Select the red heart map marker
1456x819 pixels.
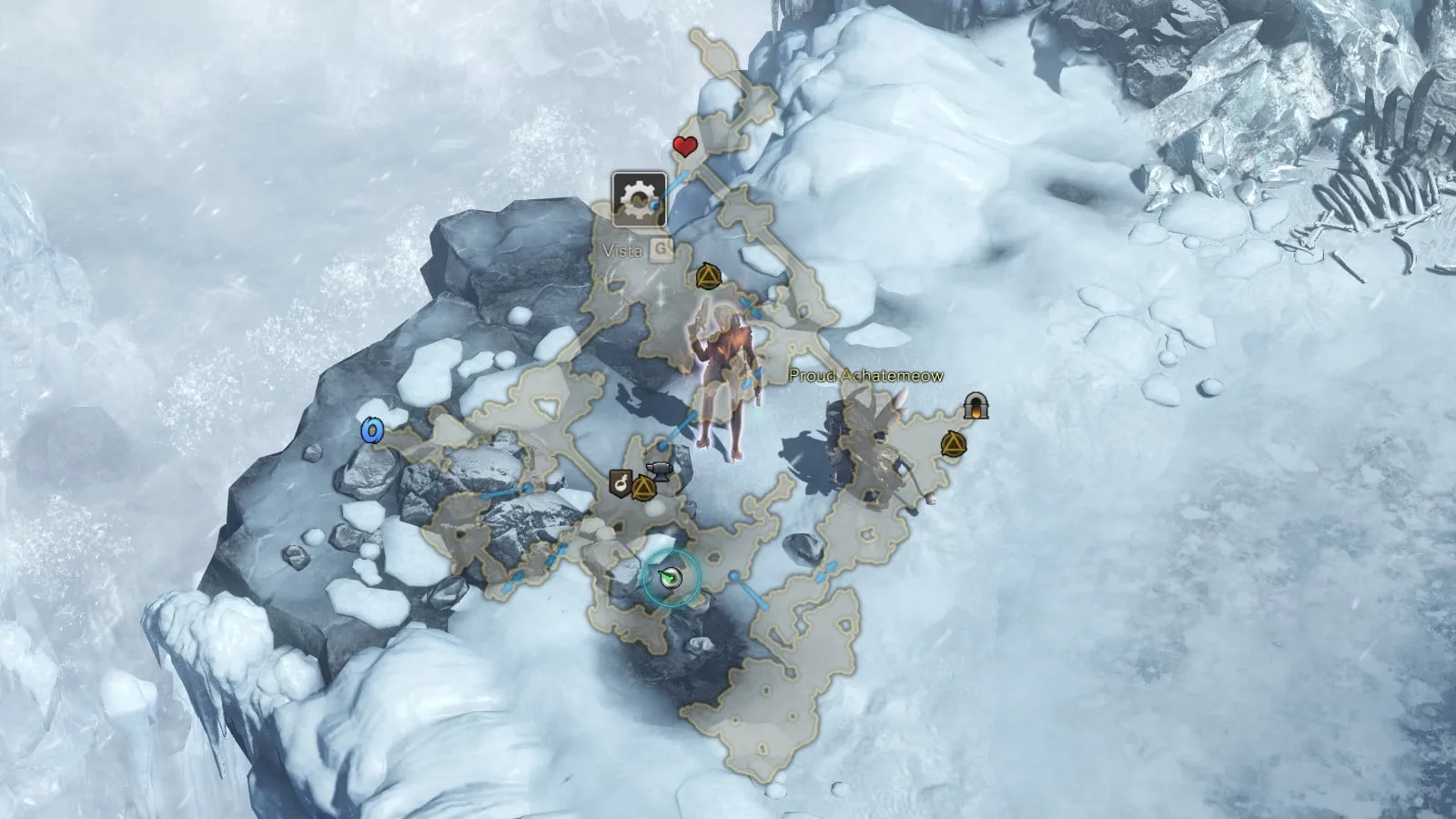(x=684, y=146)
